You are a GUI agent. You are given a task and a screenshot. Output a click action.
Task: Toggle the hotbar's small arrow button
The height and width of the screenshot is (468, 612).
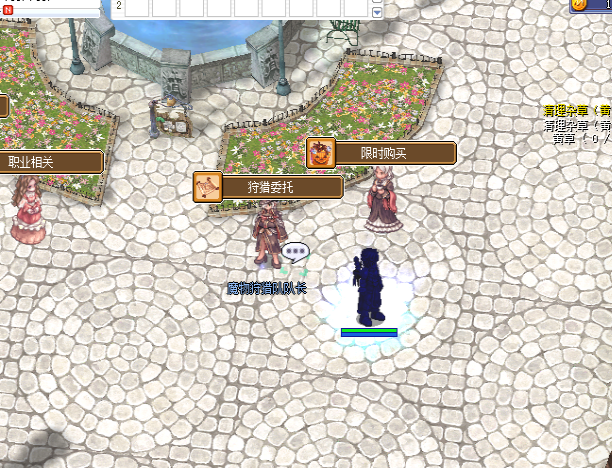[377, 12]
